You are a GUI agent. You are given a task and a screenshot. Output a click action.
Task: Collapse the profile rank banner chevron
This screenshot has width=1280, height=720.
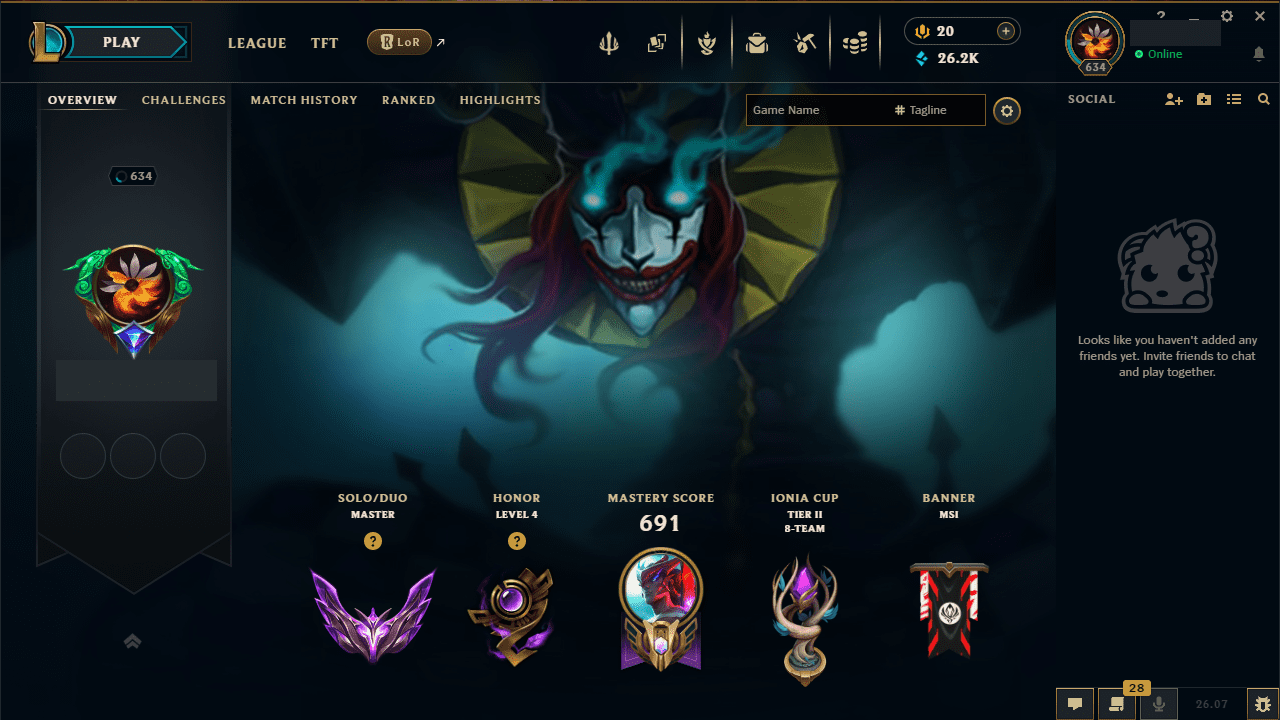click(x=133, y=641)
